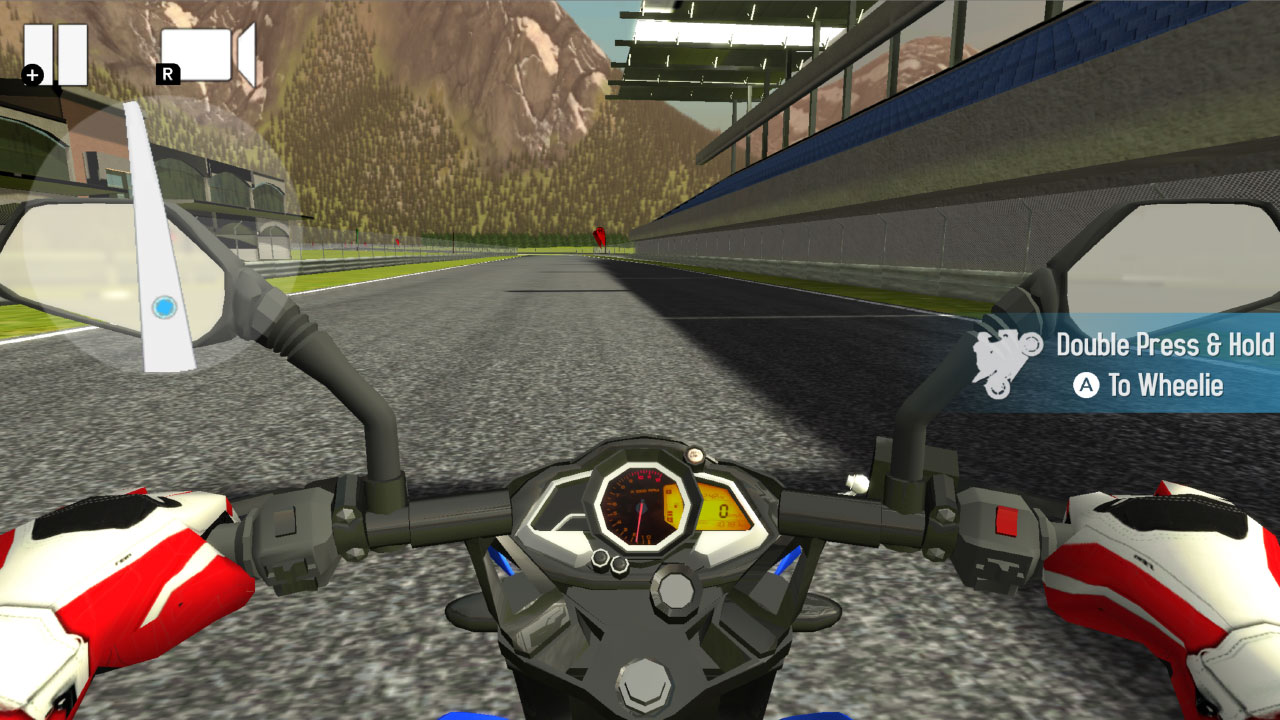This screenshot has width=1280, height=720.
Task: Tap the camera icon to change view
Action: pyautogui.click(x=197, y=55)
